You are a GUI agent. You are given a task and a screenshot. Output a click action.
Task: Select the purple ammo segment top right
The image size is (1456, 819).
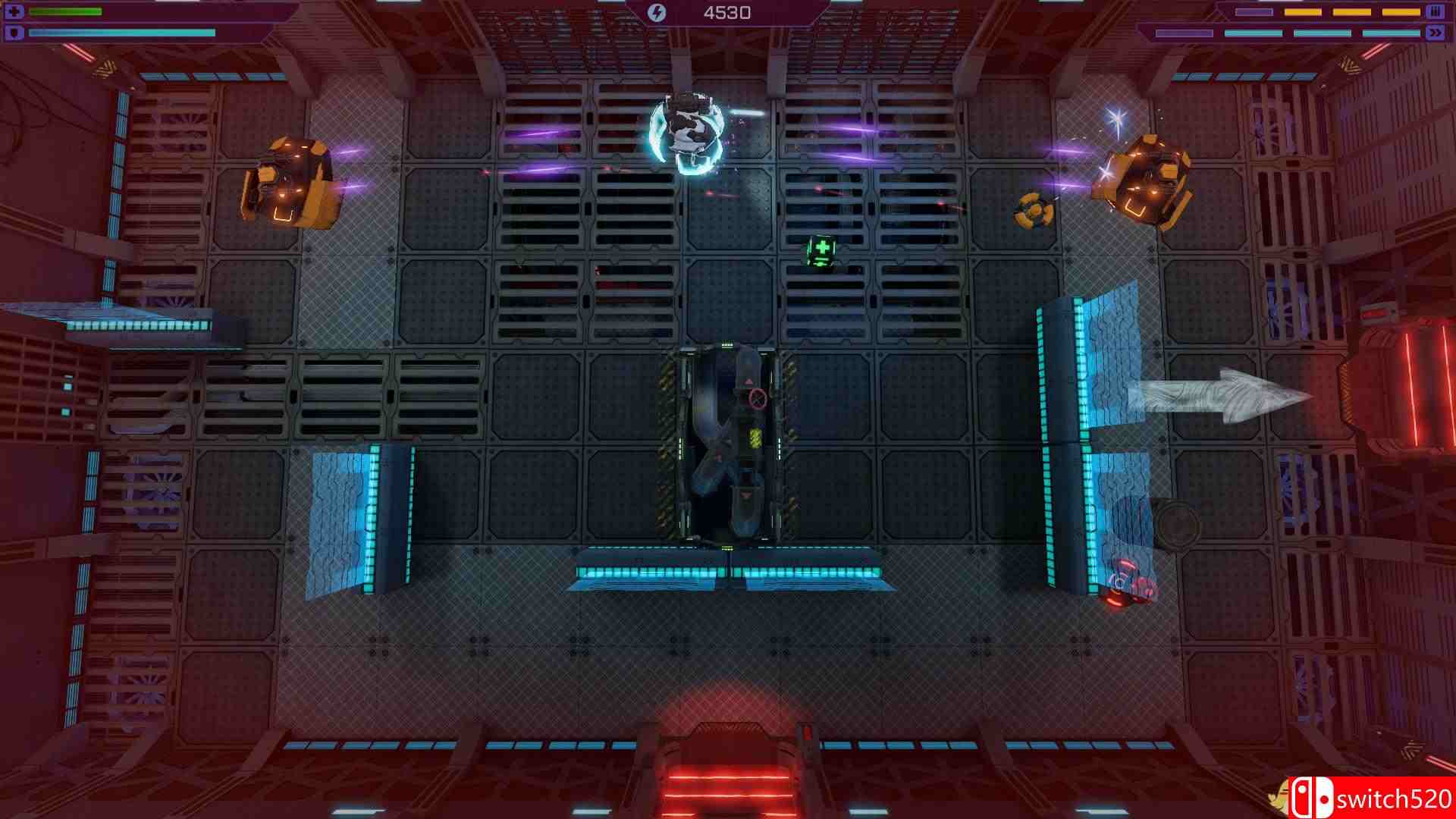1254,11
